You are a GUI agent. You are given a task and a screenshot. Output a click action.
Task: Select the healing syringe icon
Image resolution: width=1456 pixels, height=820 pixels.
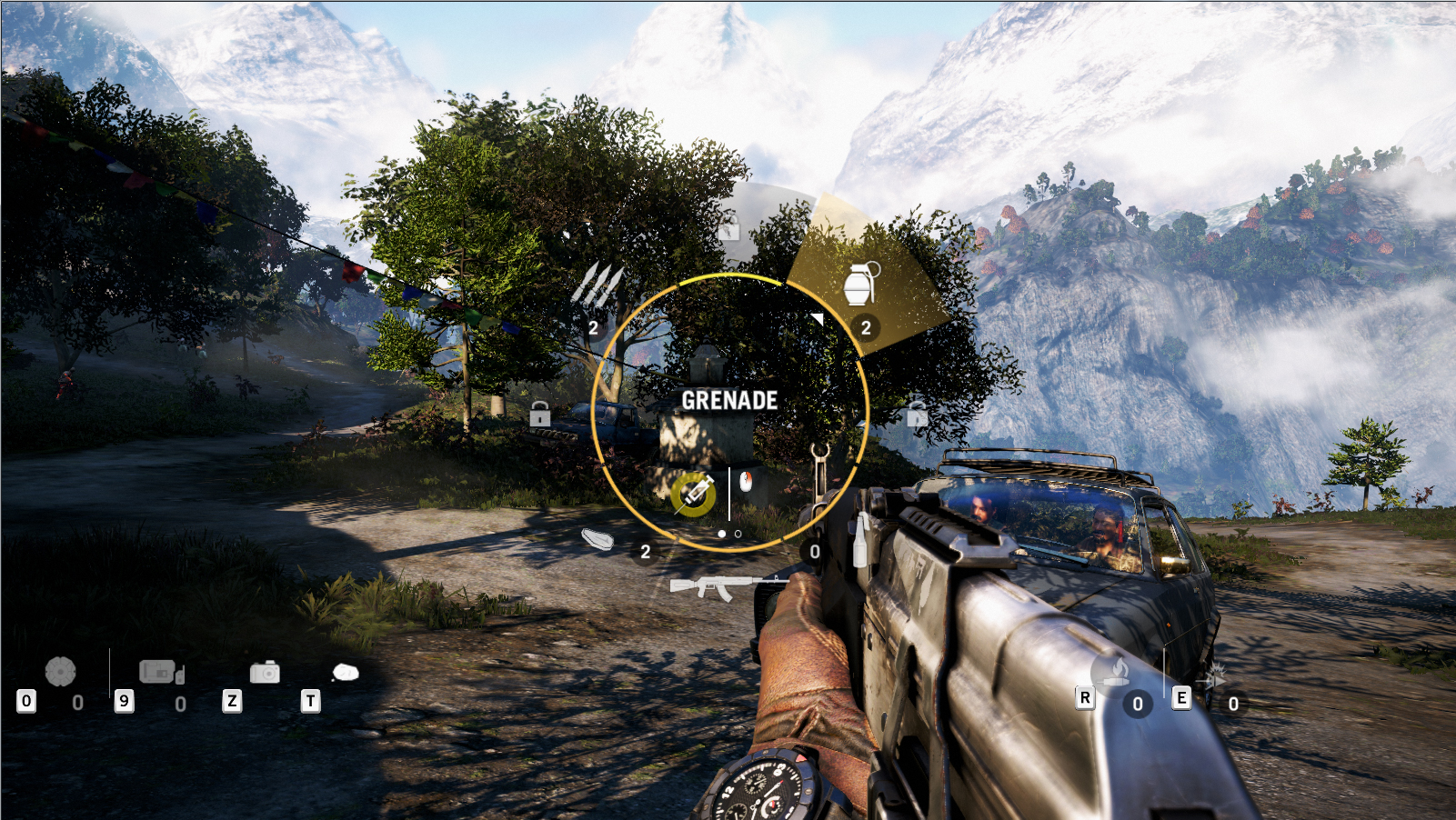pyautogui.click(x=693, y=495)
